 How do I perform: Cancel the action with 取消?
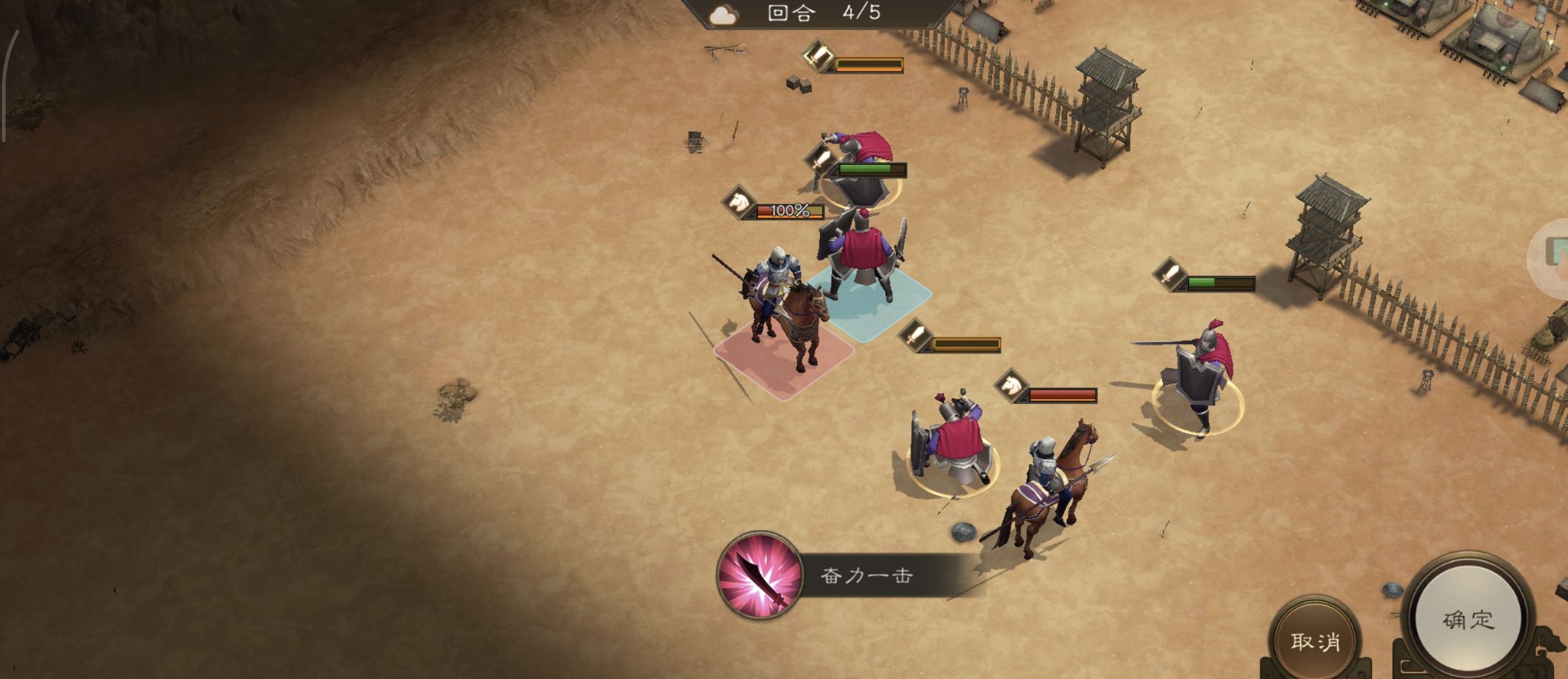(x=1315, y=640)
